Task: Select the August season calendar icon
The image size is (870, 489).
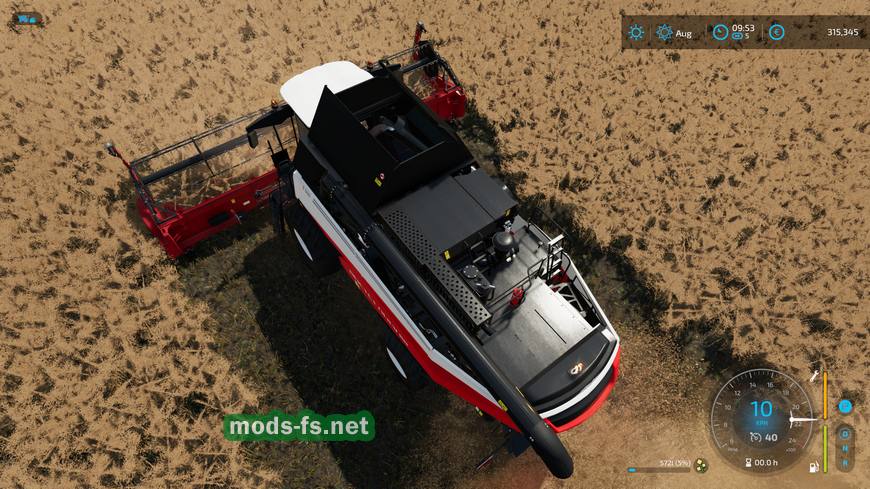Action: [664, 32]
